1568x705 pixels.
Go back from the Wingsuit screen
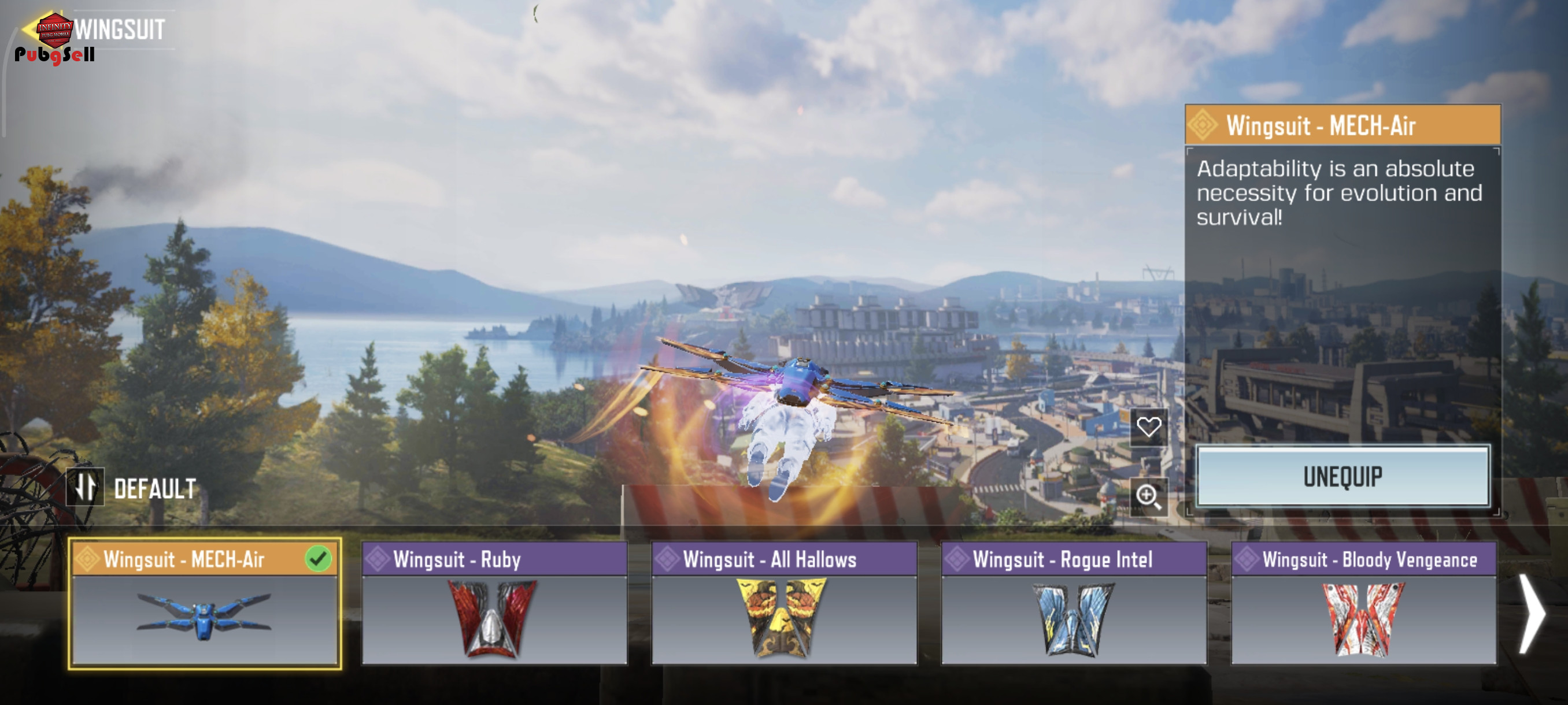29,28
